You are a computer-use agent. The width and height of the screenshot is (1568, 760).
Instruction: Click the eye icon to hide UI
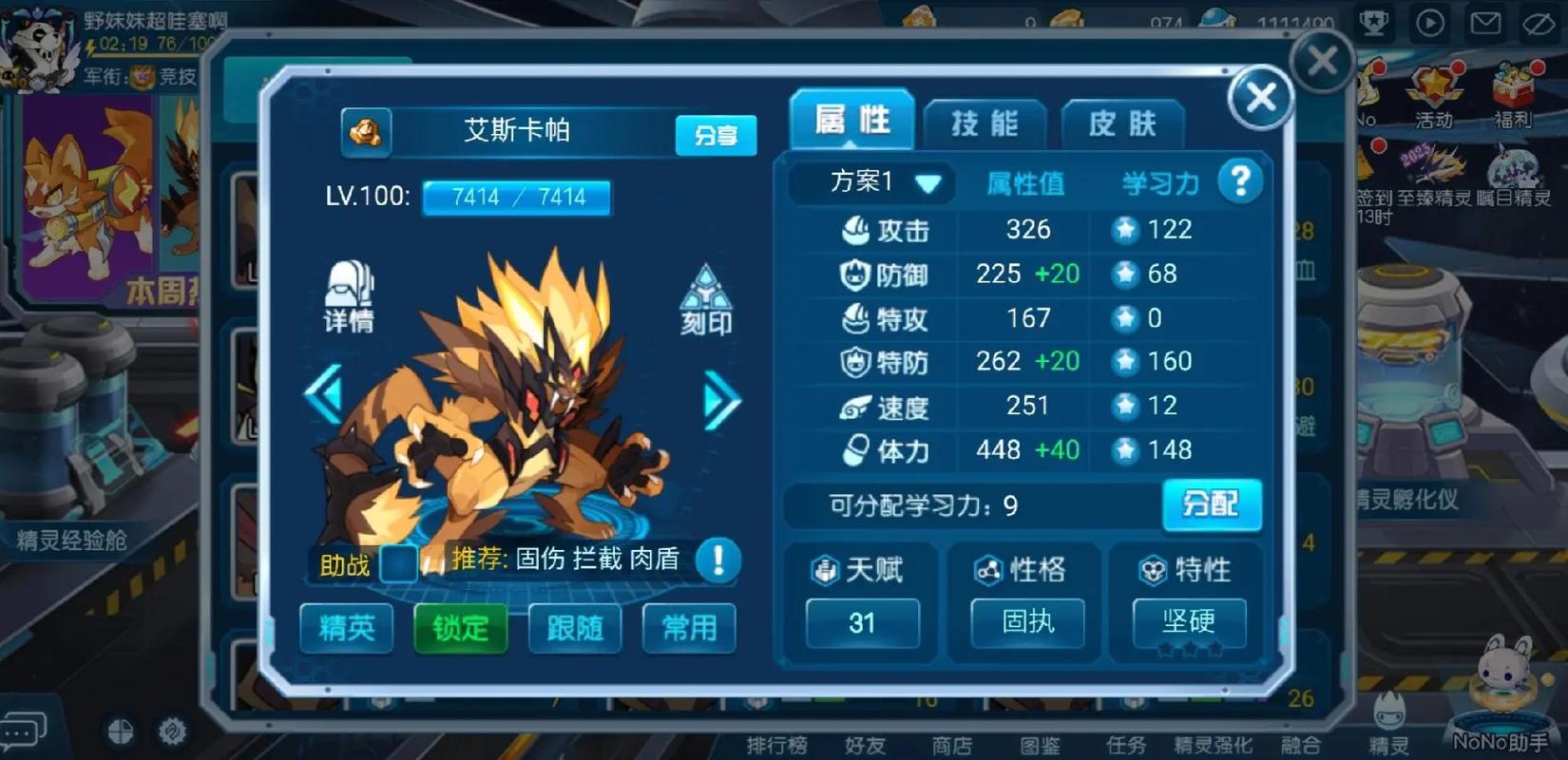1541,24
